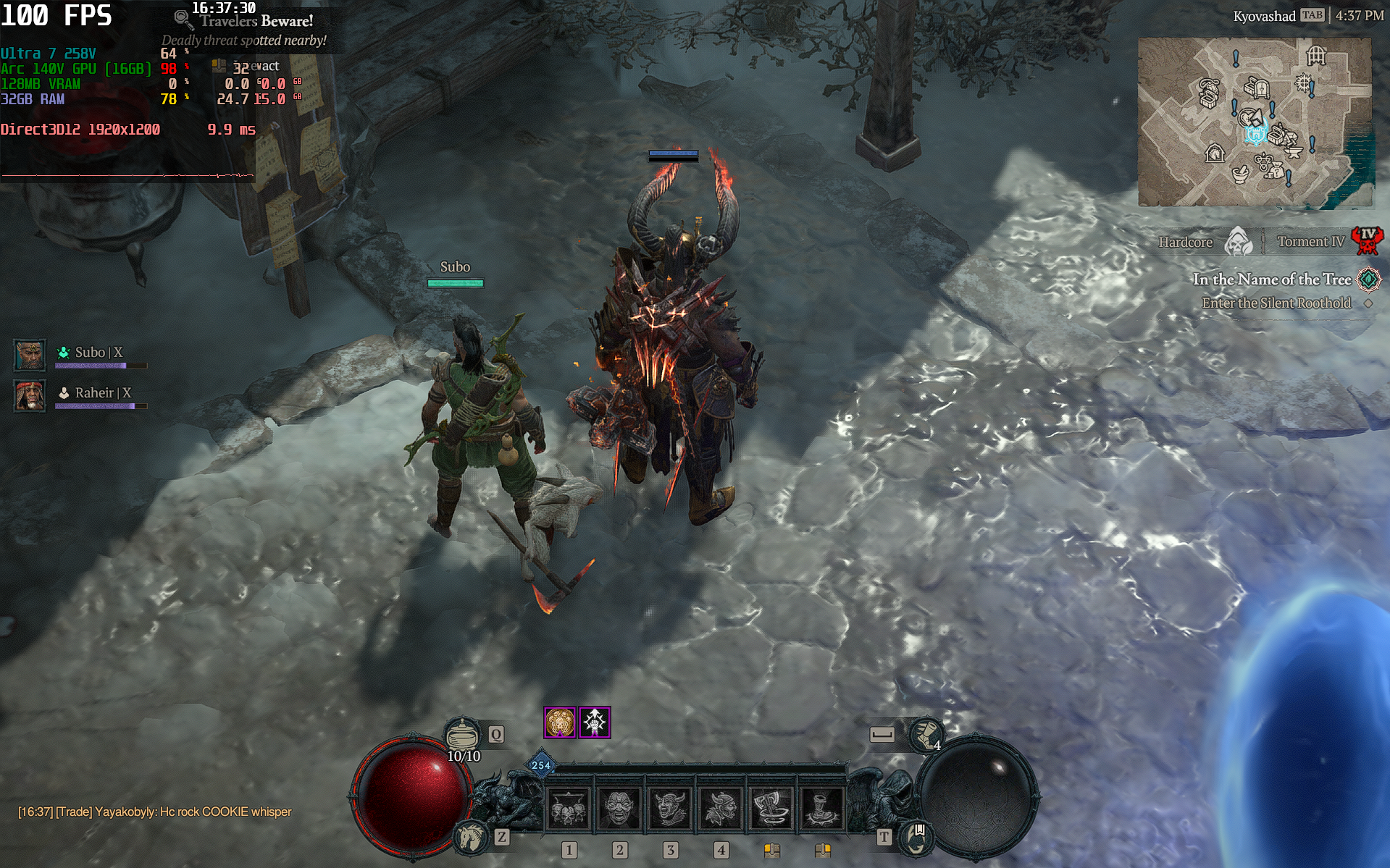Use the evade boot icon
The height and width of the screenshot is (868, 1390).
[925, 736]
